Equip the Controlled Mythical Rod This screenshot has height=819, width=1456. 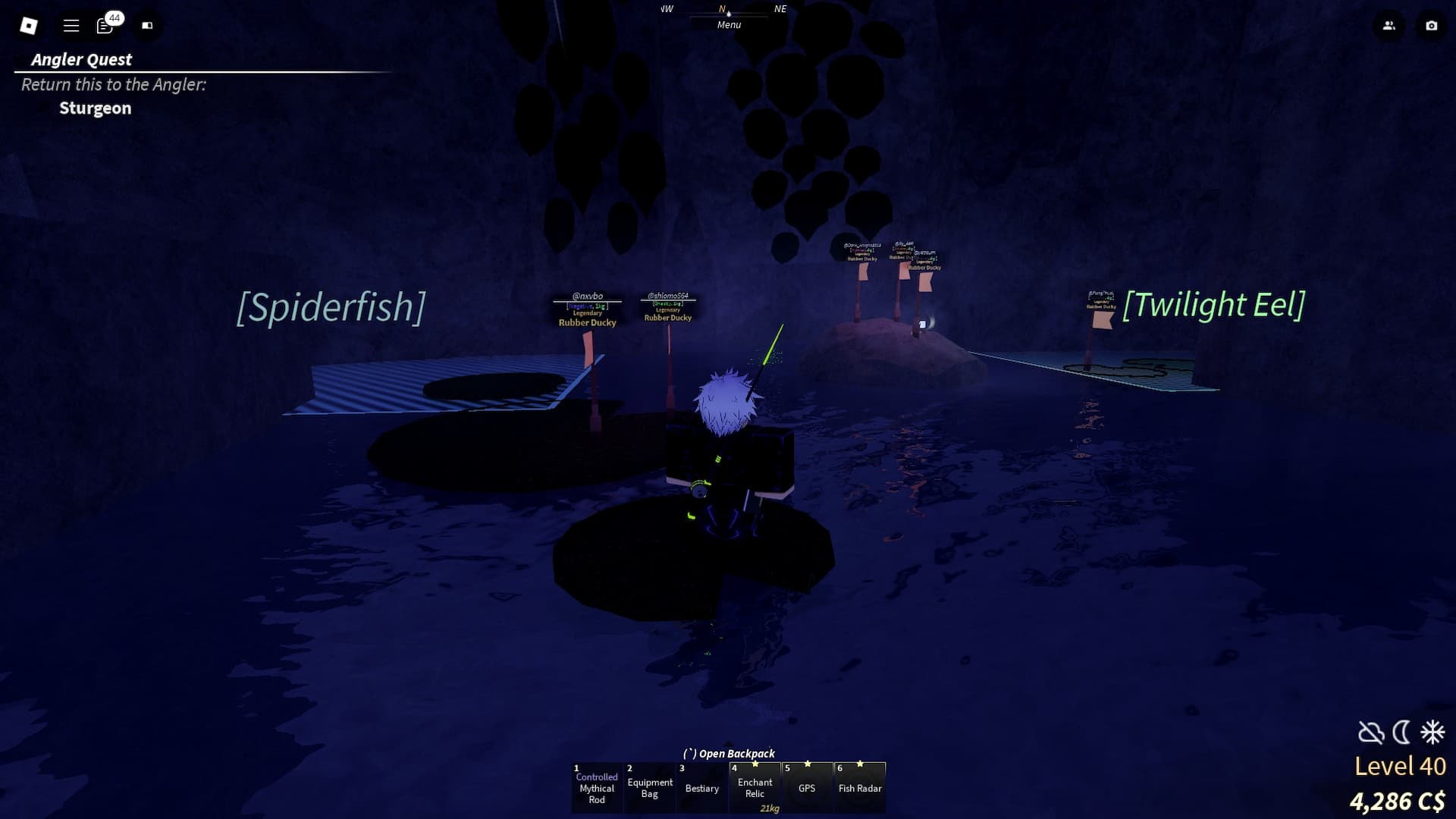(597, 788)
